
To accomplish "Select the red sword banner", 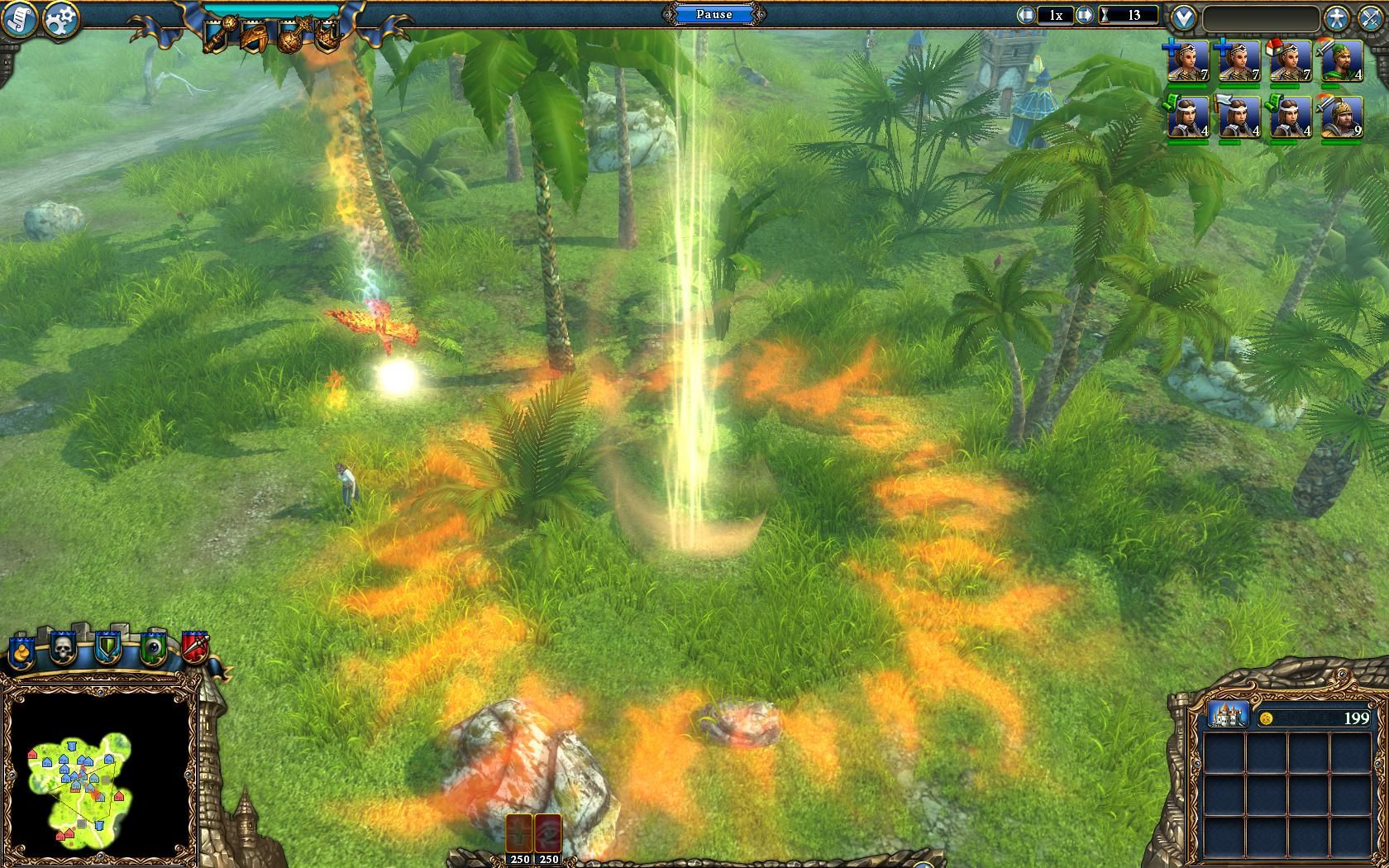I will pos(195,648).
